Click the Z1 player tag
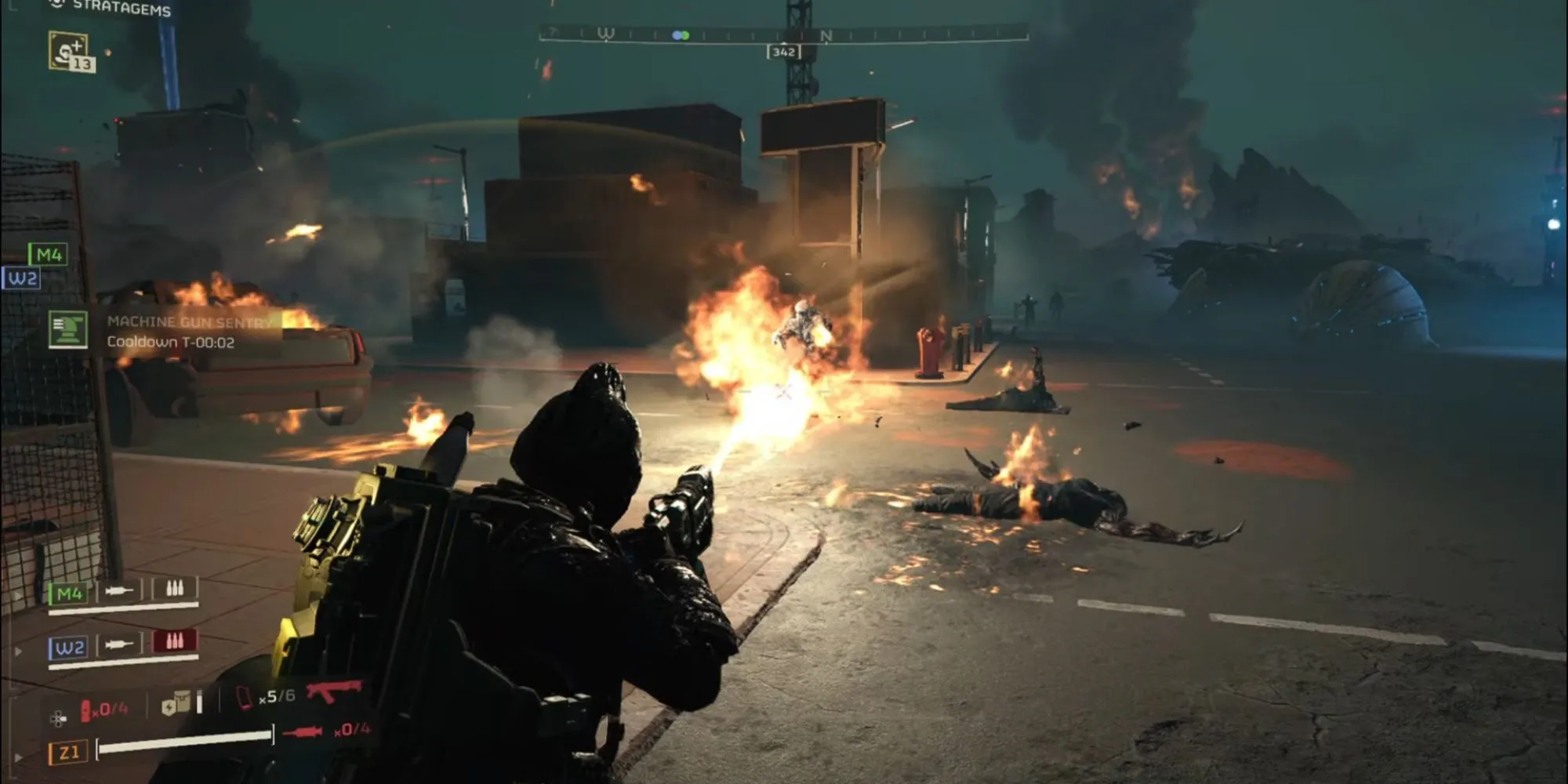Viewport: 1568px width, 784px height. (x=67, y=753)
